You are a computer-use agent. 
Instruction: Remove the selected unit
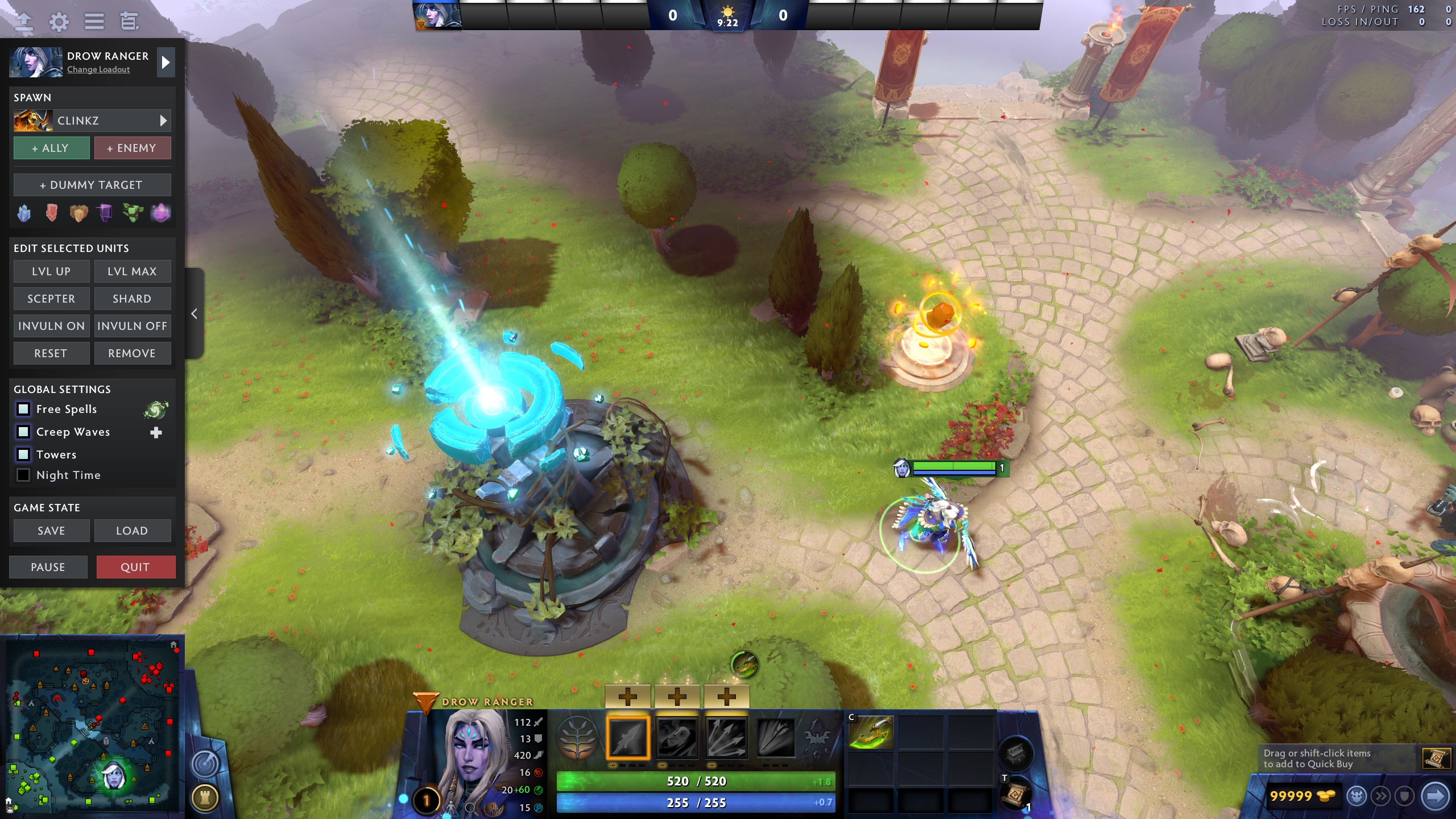pos(132,353)
